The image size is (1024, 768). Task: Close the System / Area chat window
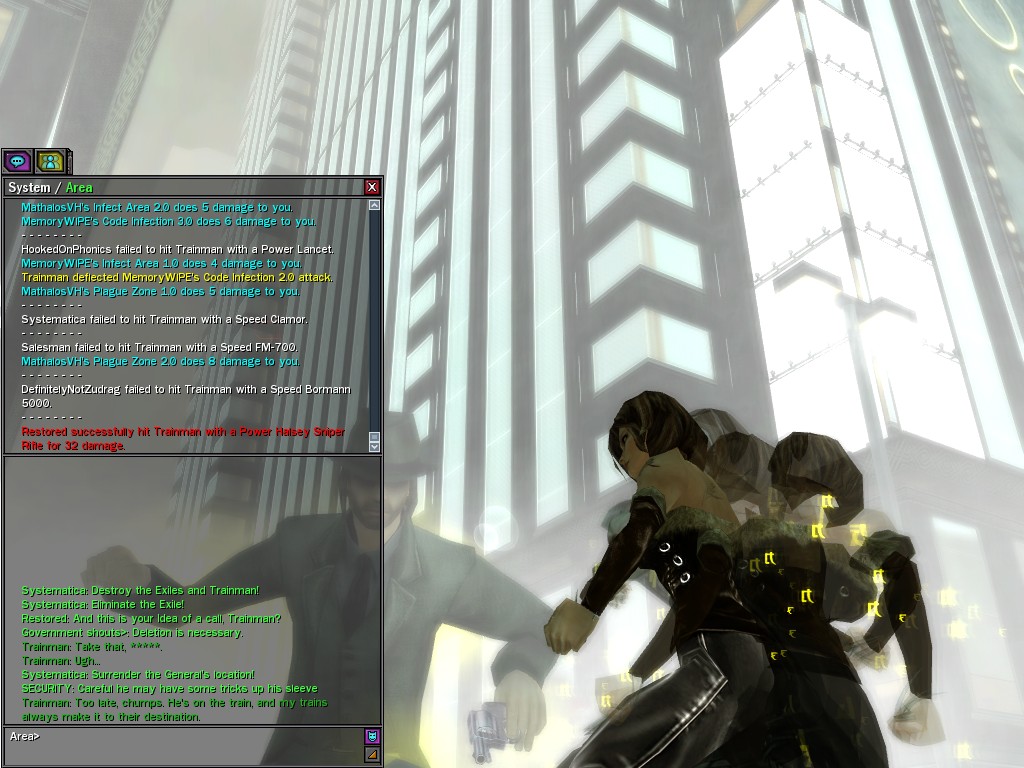point(372,187)
